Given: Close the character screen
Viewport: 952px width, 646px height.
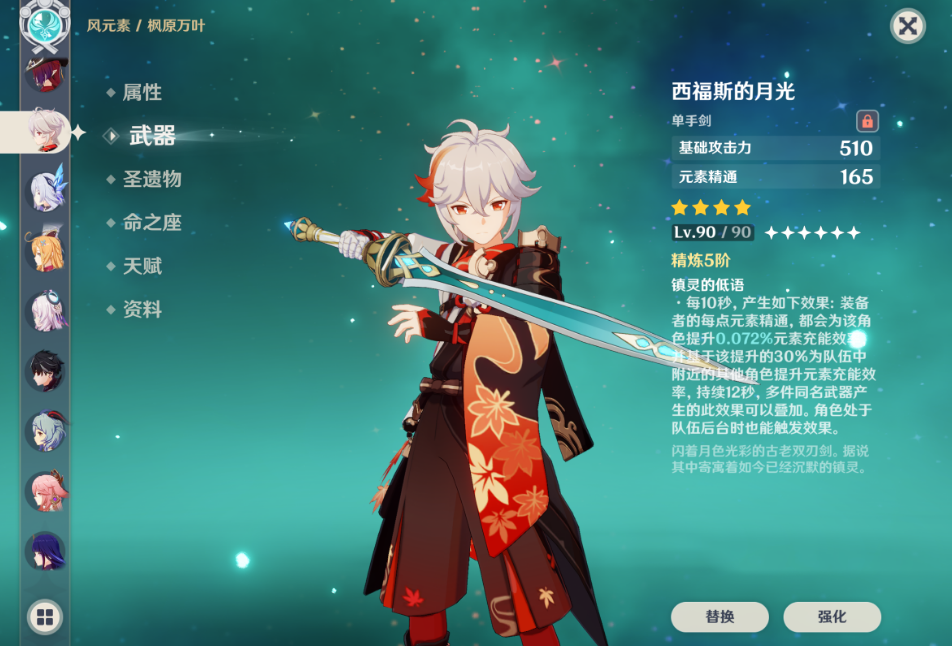Looking at the screenshot, I should (907, 26).
